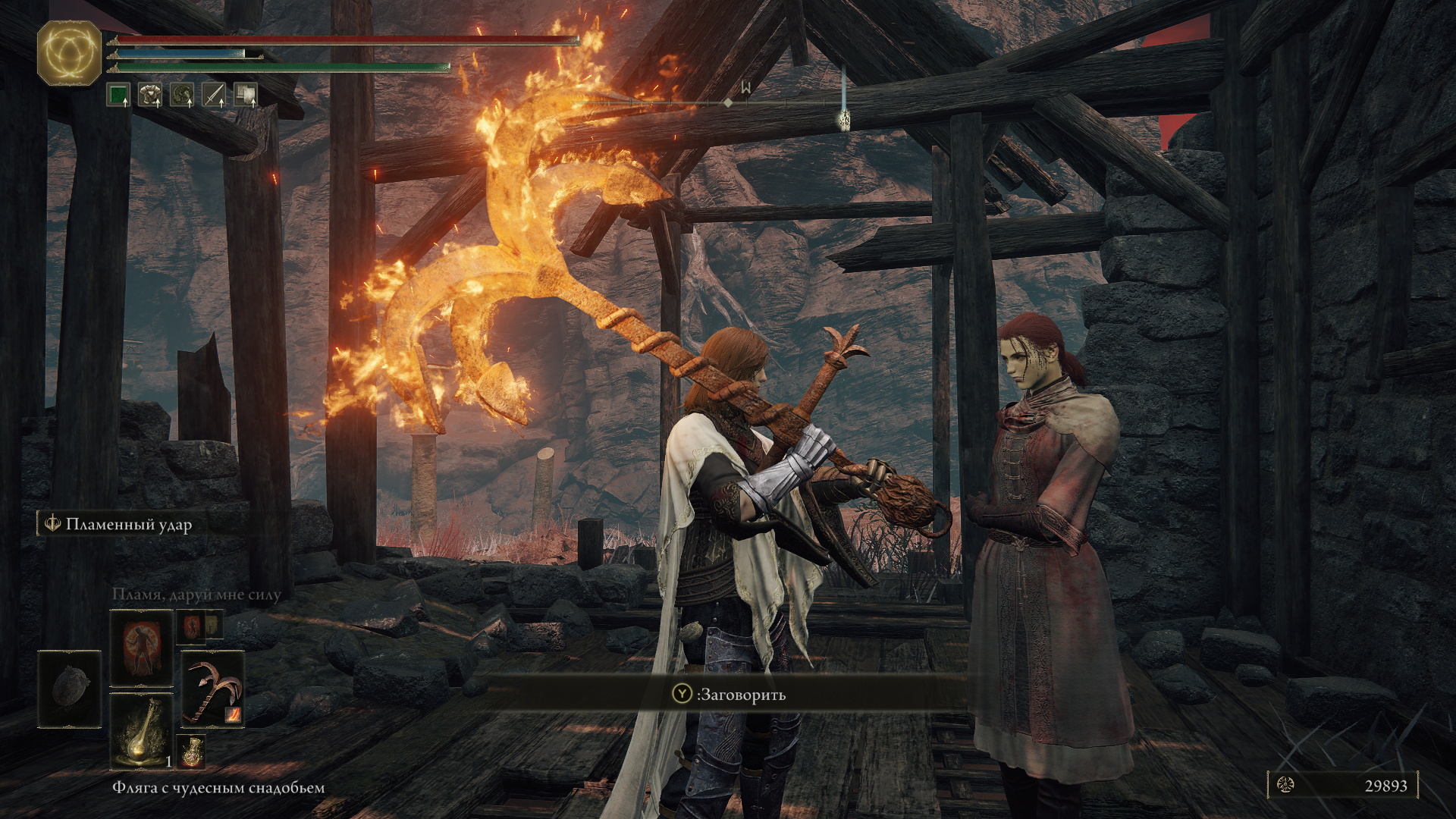Inspect the sword attack buff icon

(214, 95)
